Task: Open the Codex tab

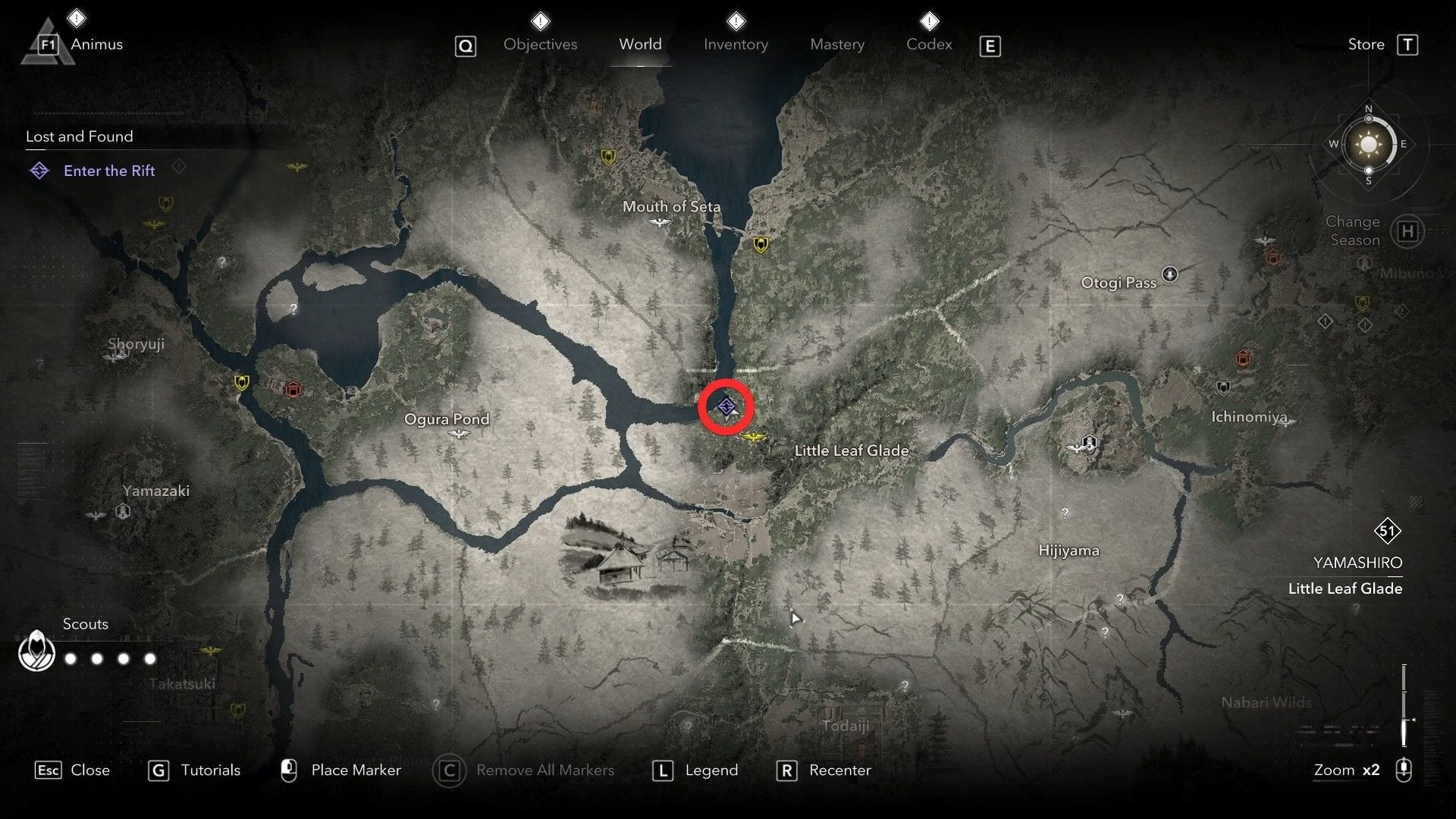Action: [x=928, y=44]
